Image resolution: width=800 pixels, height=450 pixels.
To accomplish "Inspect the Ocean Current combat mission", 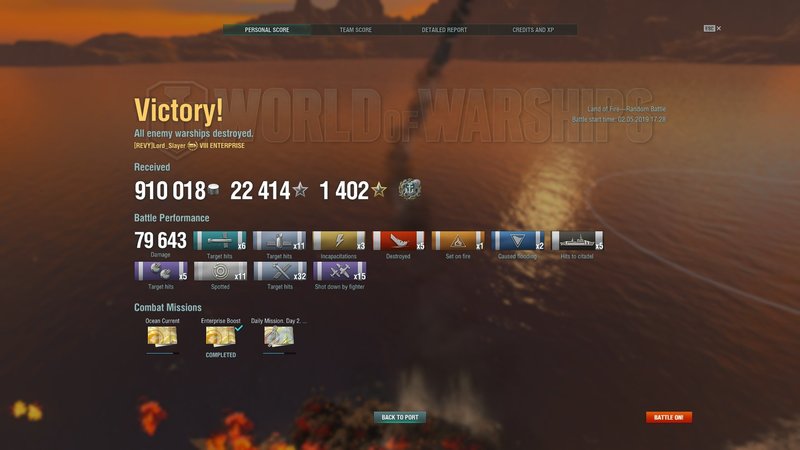I will (162, 336).
